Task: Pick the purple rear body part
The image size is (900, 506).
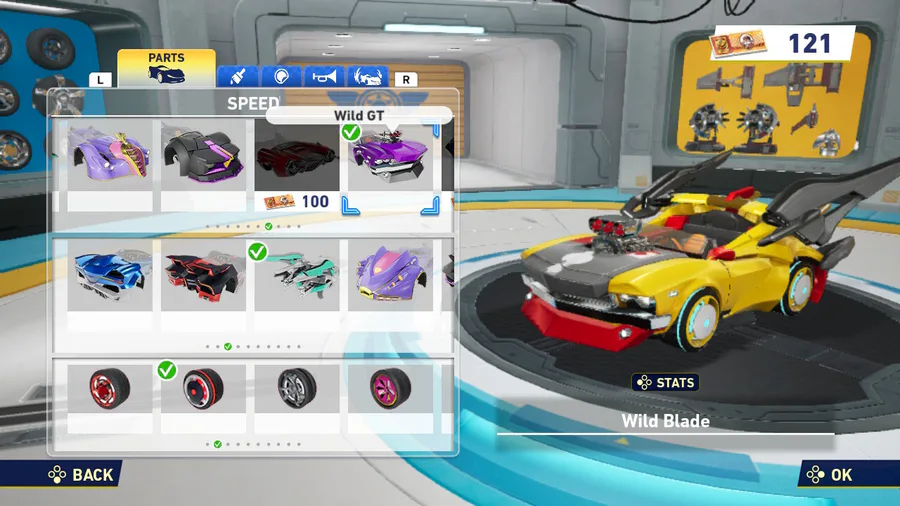Action: [390, 275]
